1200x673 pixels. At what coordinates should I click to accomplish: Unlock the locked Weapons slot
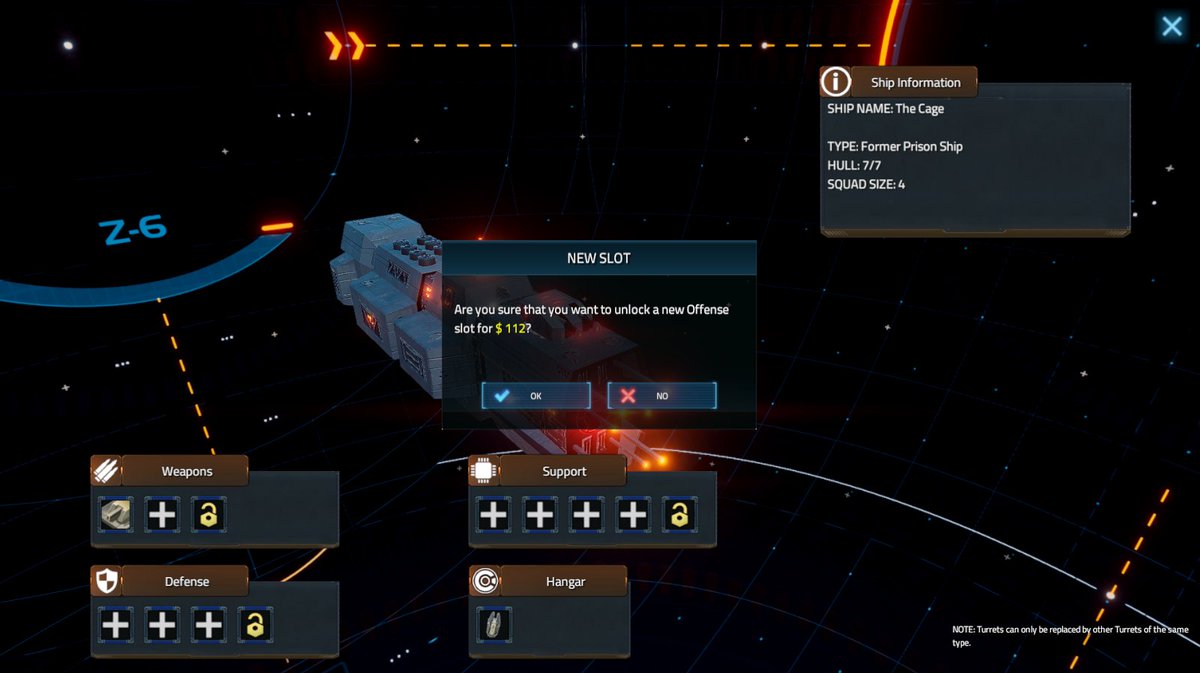[x=208, y=515]
